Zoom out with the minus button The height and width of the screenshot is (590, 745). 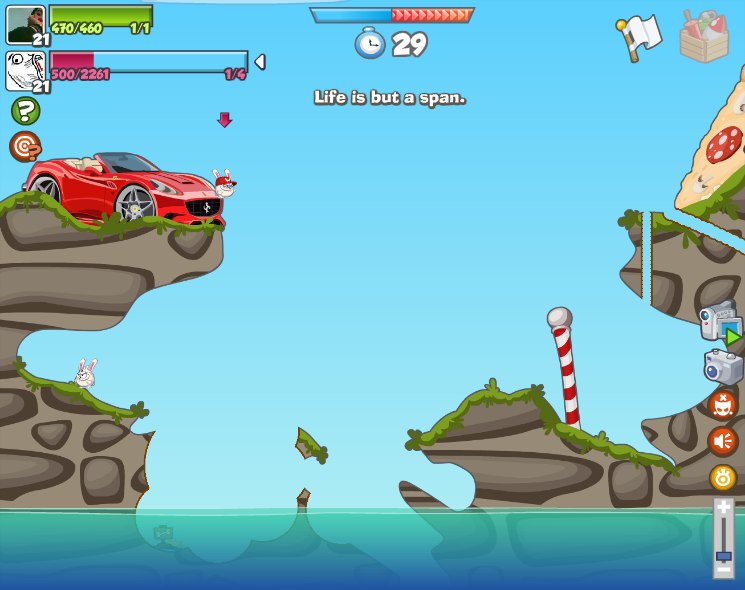click(x=723, y=571)
